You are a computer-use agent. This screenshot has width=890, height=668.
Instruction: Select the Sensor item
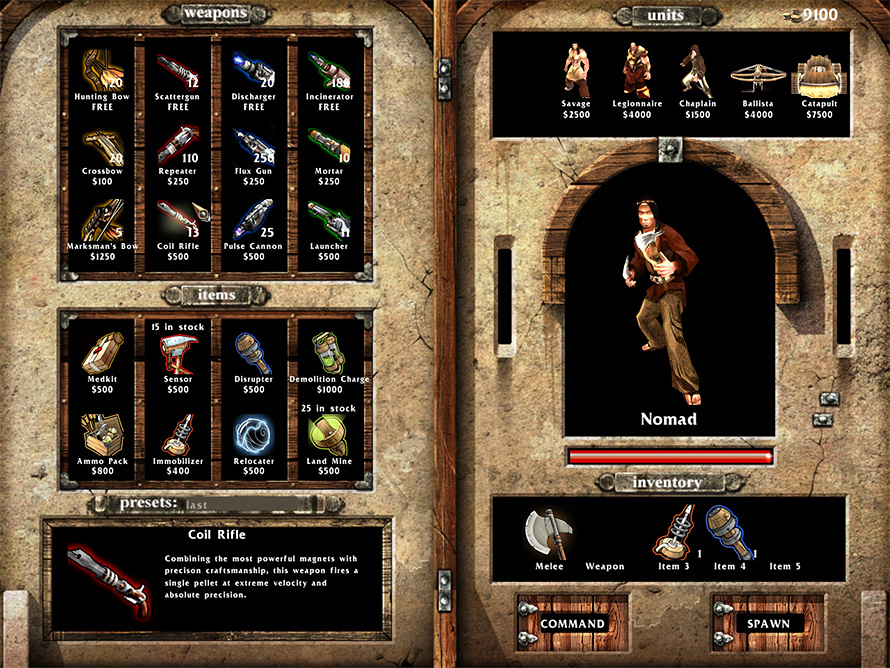click(178, 357)
